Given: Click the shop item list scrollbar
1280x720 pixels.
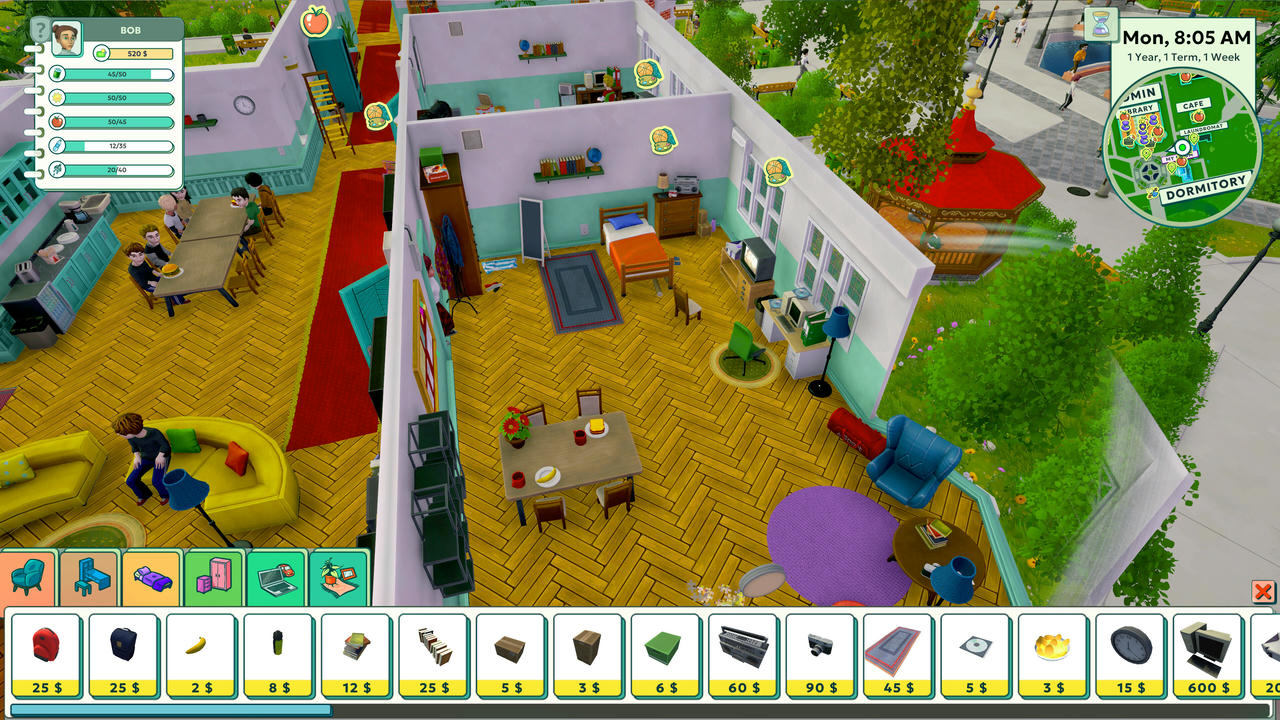Looking at the screenshot, I should (170, 711).
